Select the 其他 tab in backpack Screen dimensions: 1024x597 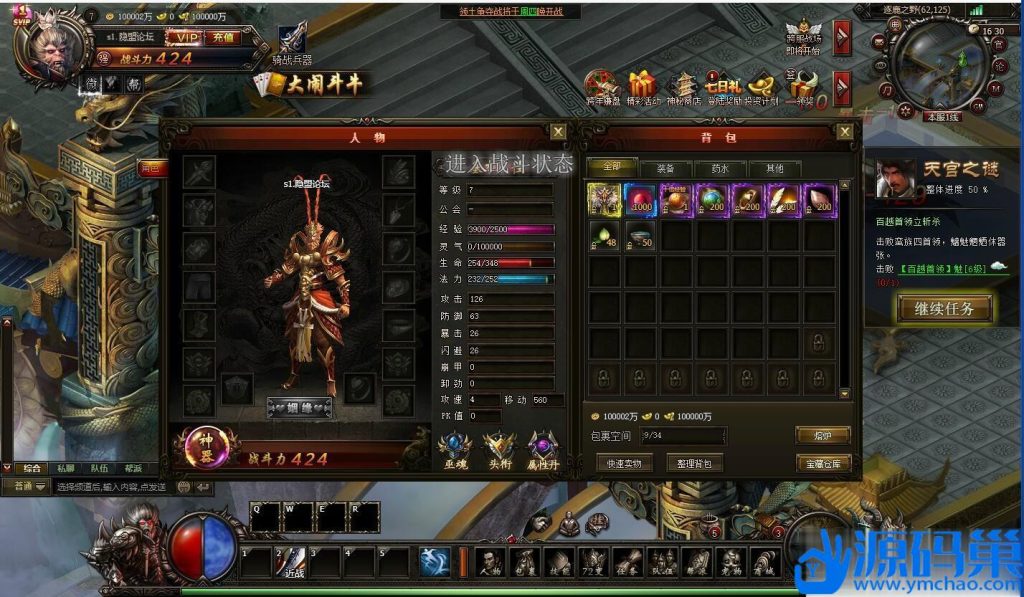click(x=774, y=168)
